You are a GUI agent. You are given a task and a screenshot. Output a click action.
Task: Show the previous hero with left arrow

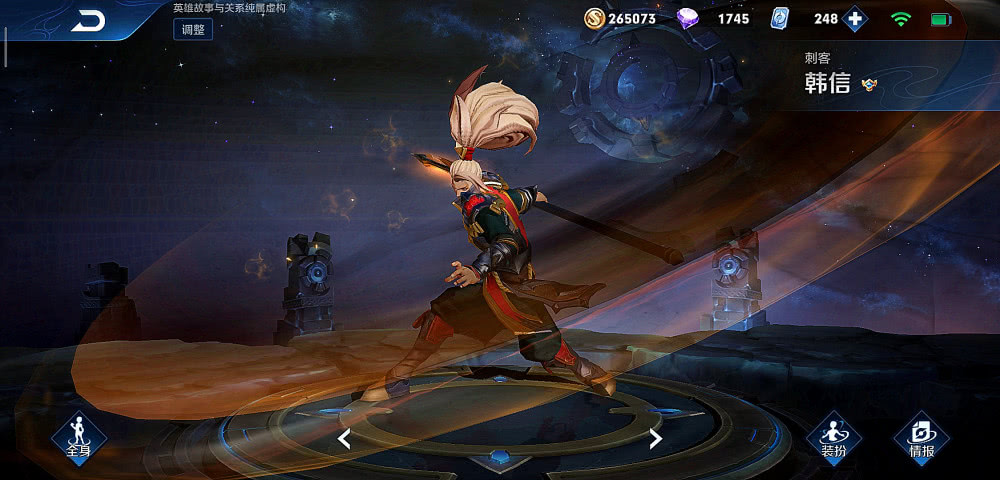(343, 438)
